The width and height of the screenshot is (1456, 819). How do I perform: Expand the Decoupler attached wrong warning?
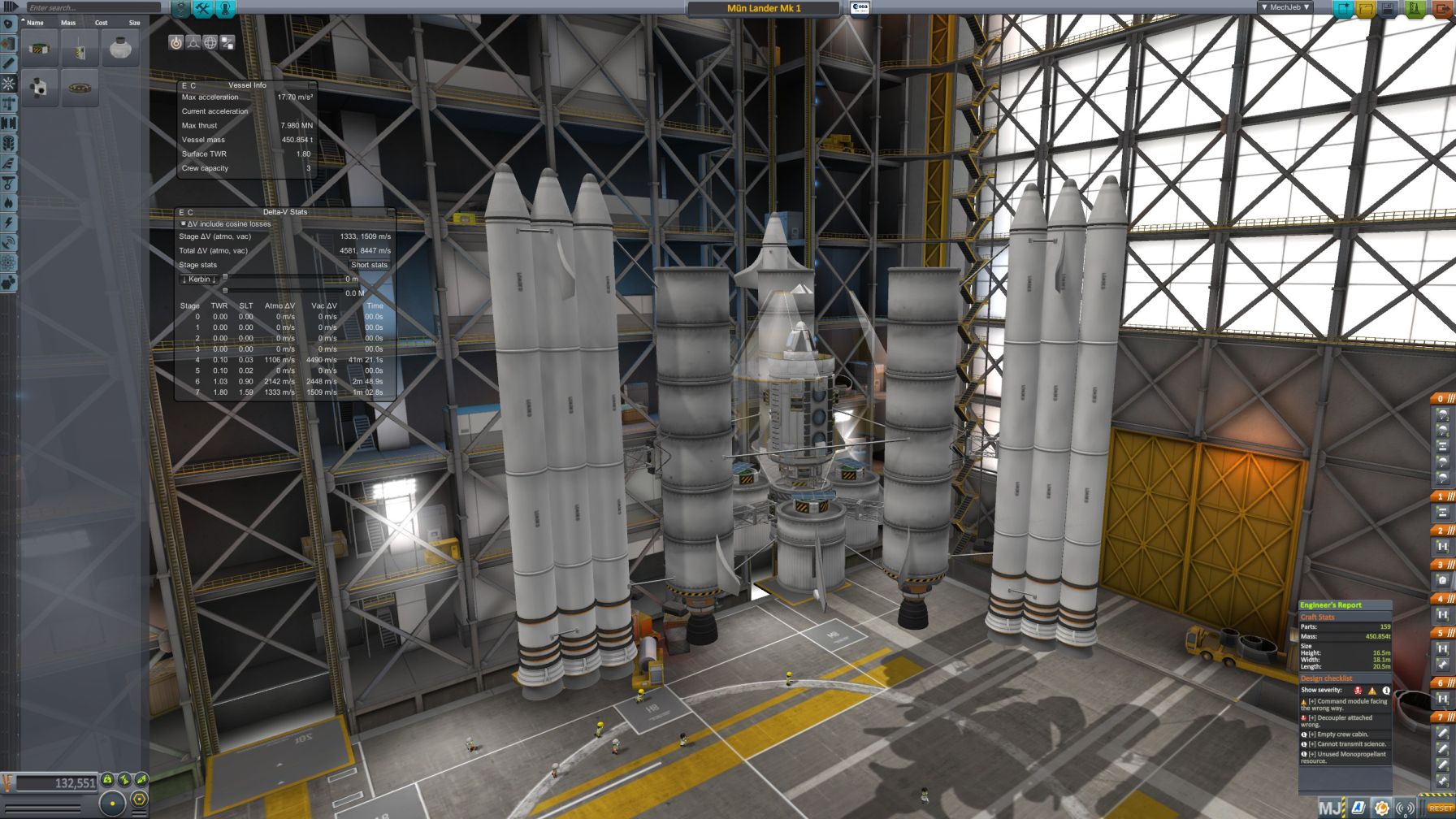click(x=1311, y=718)
